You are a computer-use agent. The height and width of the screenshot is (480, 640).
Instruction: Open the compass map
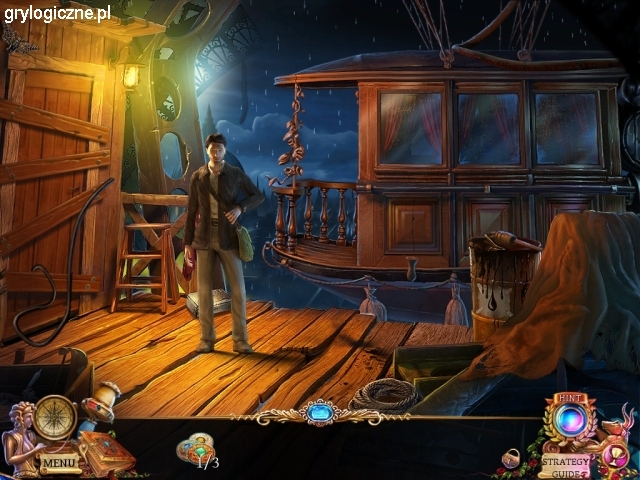54,417
